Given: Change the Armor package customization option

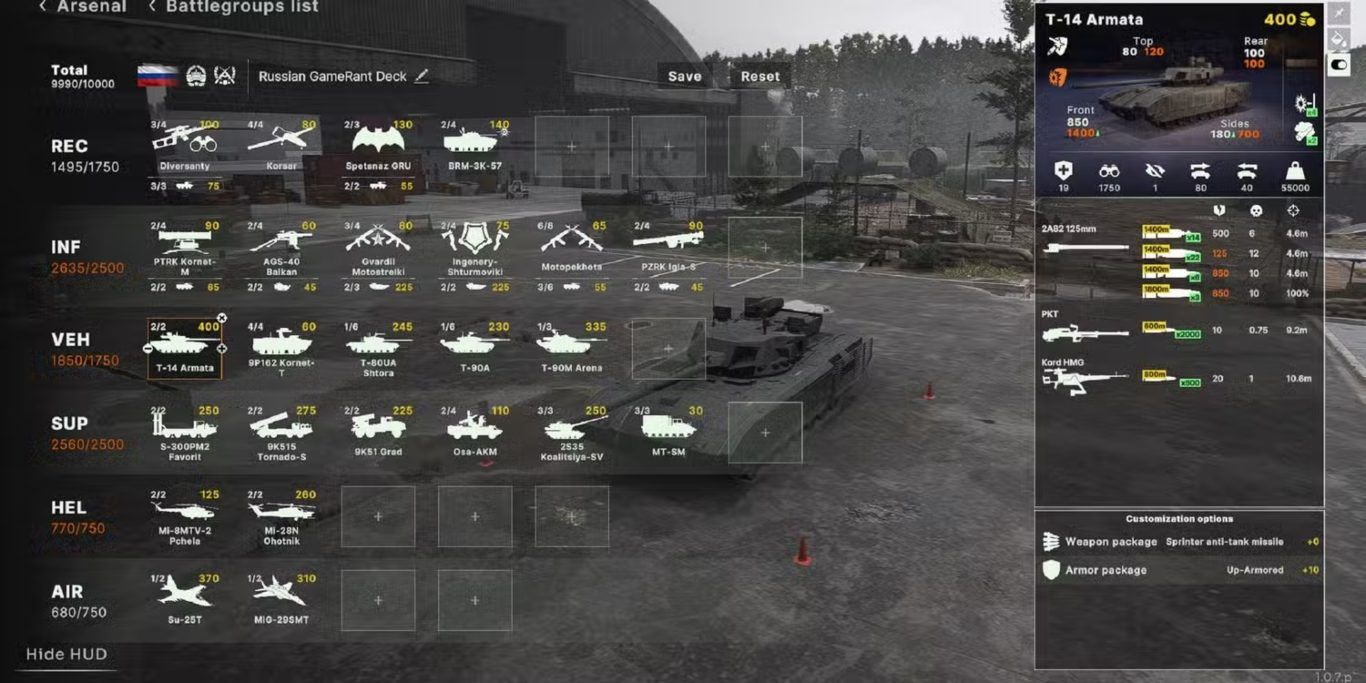Looking at the screenshot, I should pos(1180,570).
